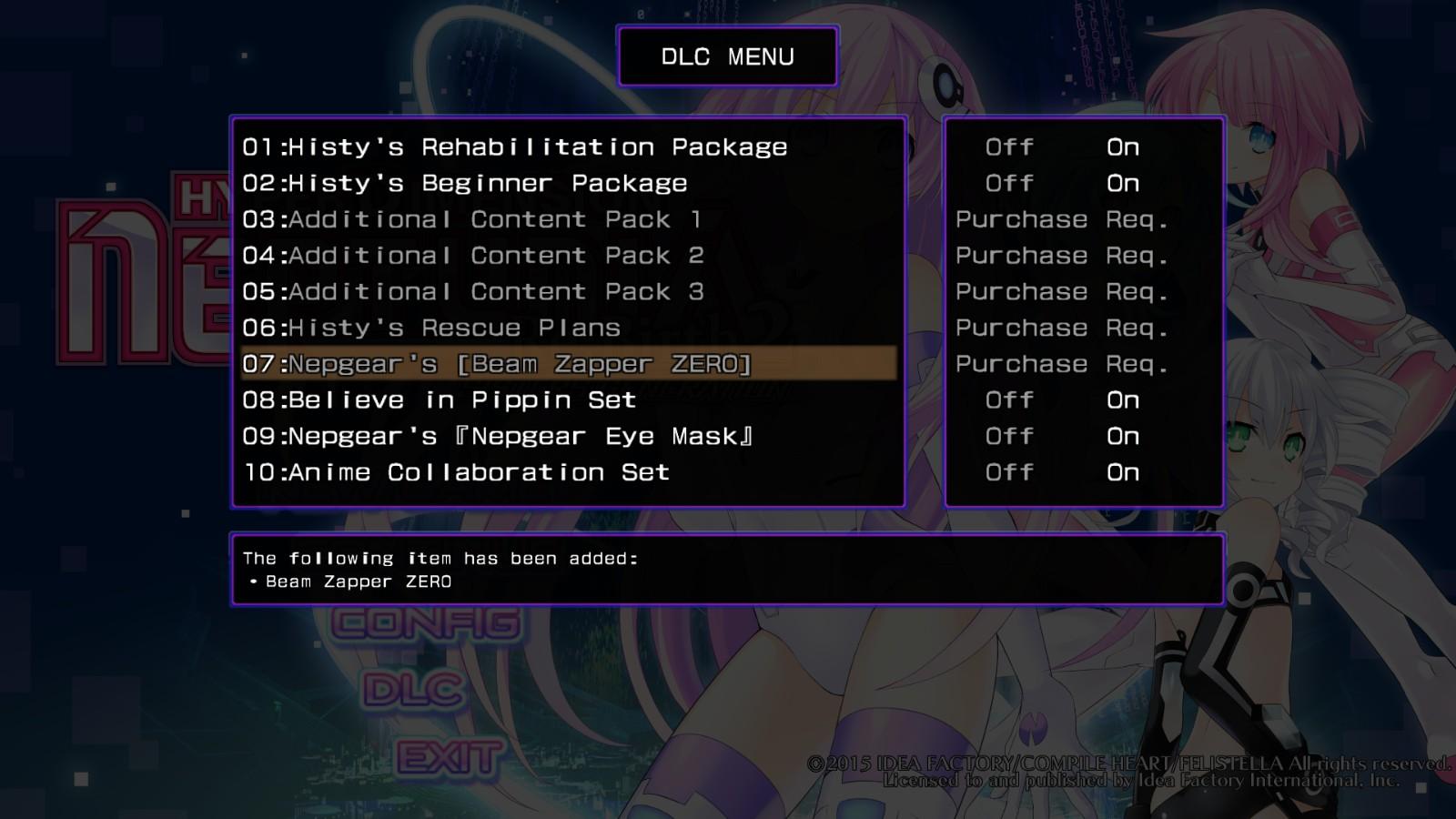Turn on Histy's Beginner Package
The image size is (1456, 819).
(x=1122, y=183)
